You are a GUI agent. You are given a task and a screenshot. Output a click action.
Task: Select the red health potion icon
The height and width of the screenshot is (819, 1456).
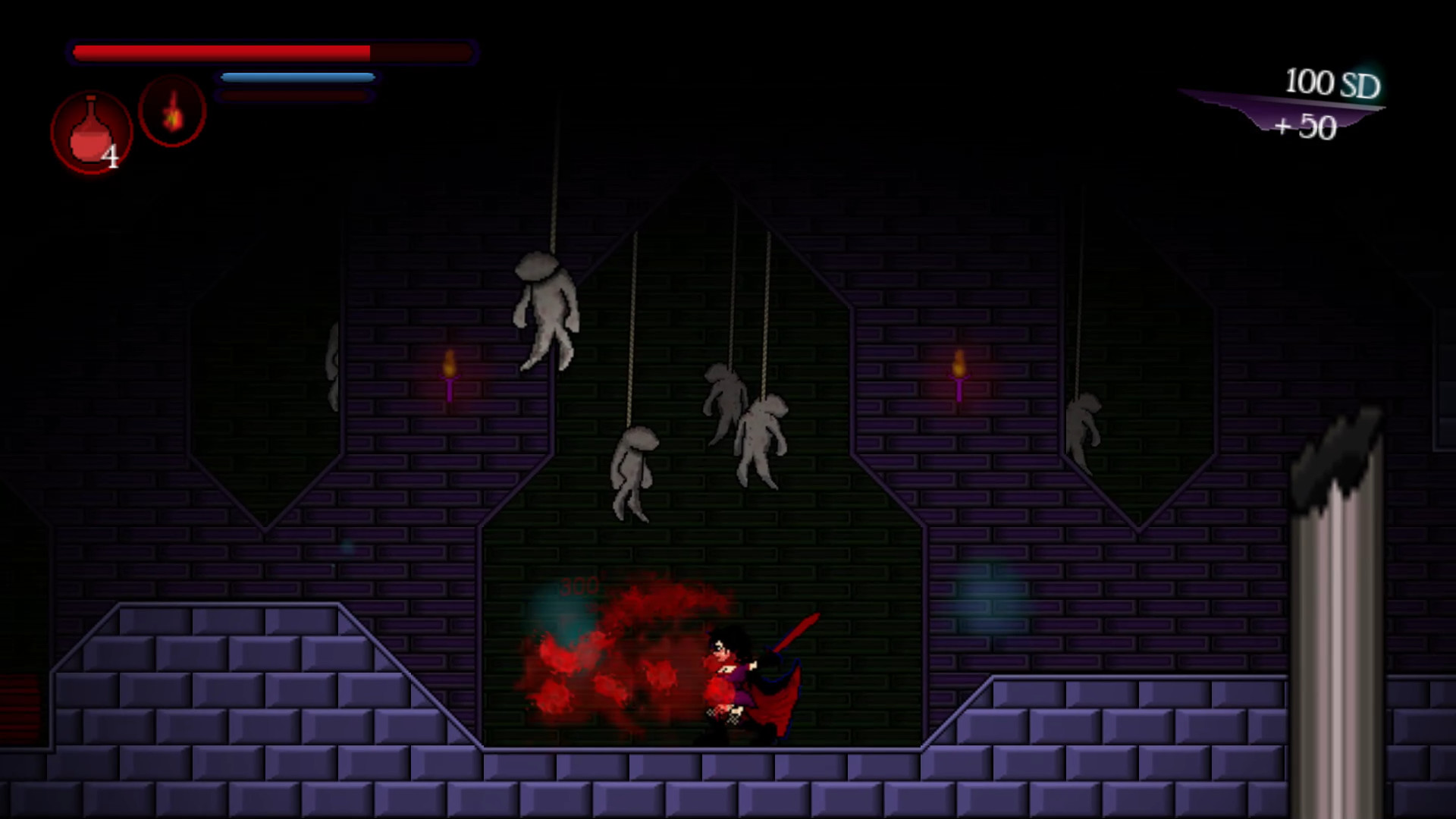point(89,130)
